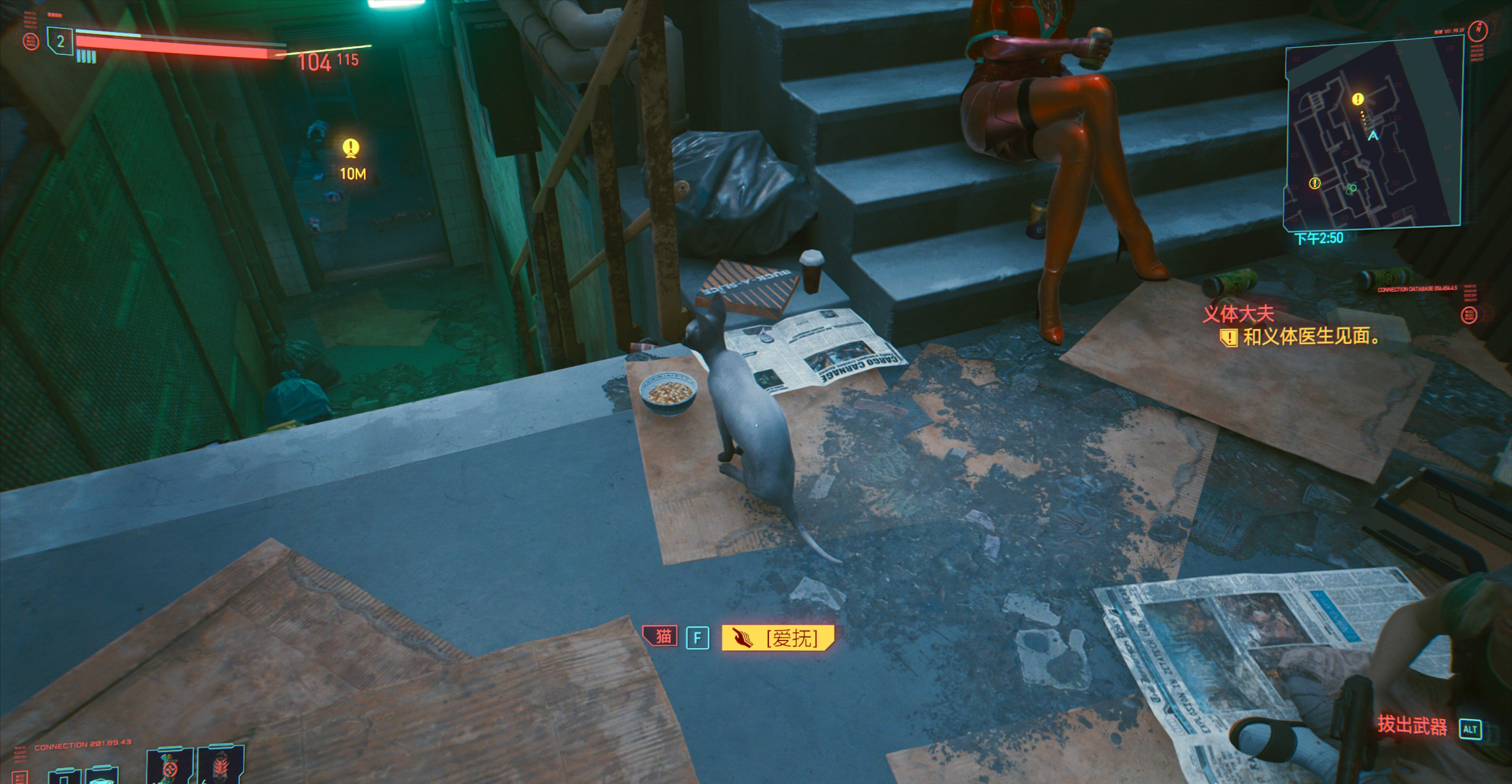The height and width of the screenshot is (784, 1512).
Task: Click the player arrow on the minimap
Action: click(x=1373, y=135)
